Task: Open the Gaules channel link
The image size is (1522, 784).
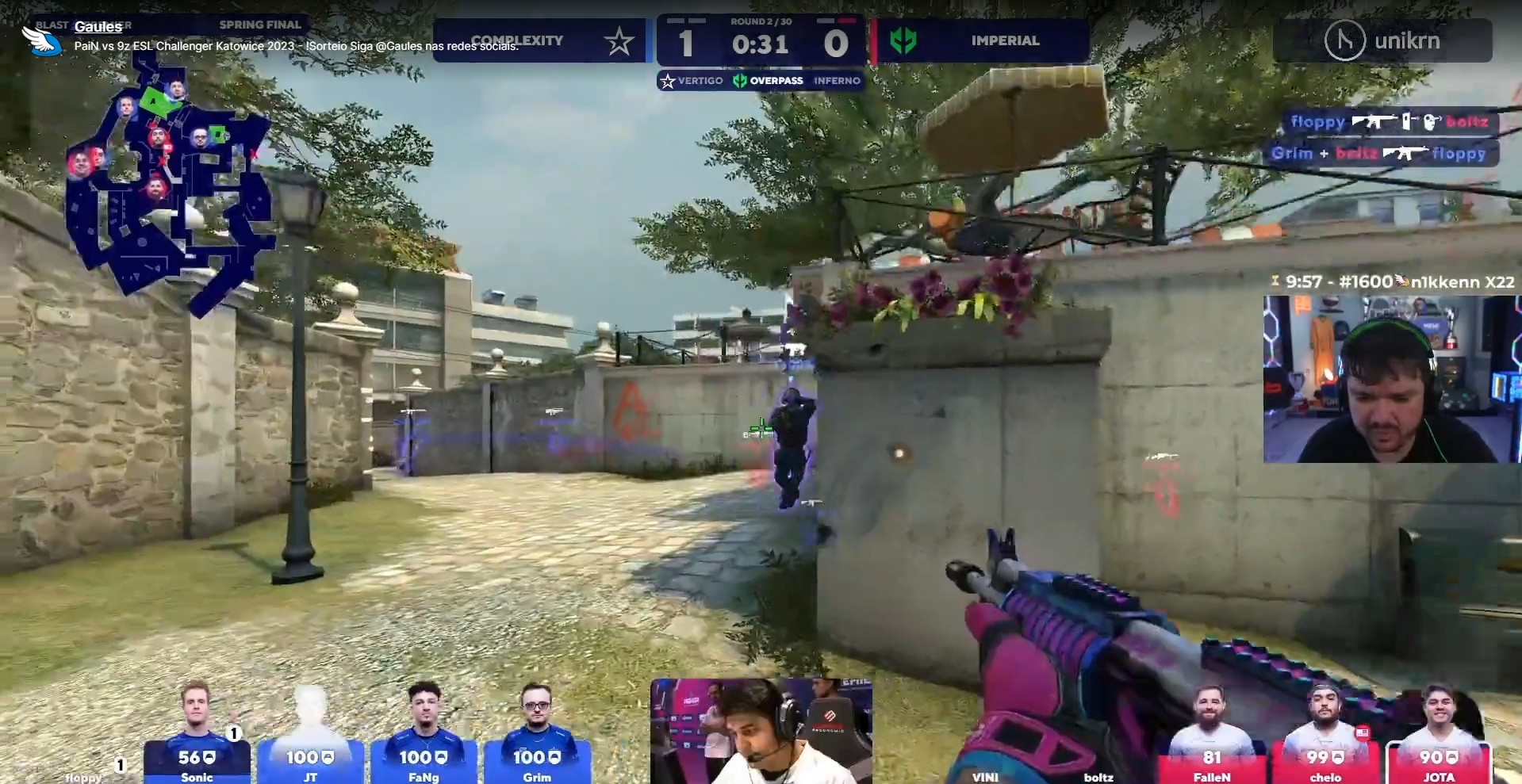Action: tap(98, 26)
